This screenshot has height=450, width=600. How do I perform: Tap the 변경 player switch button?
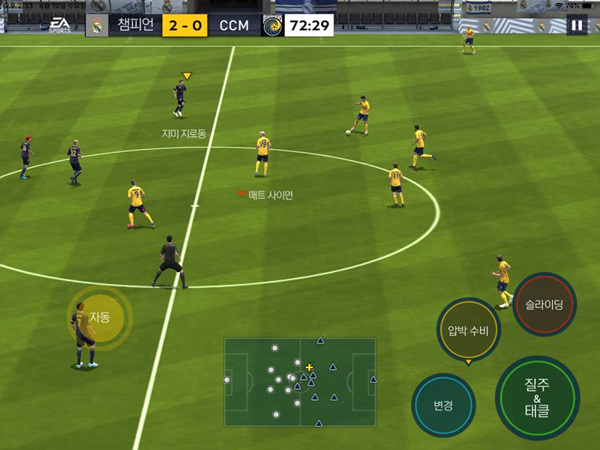443,405
